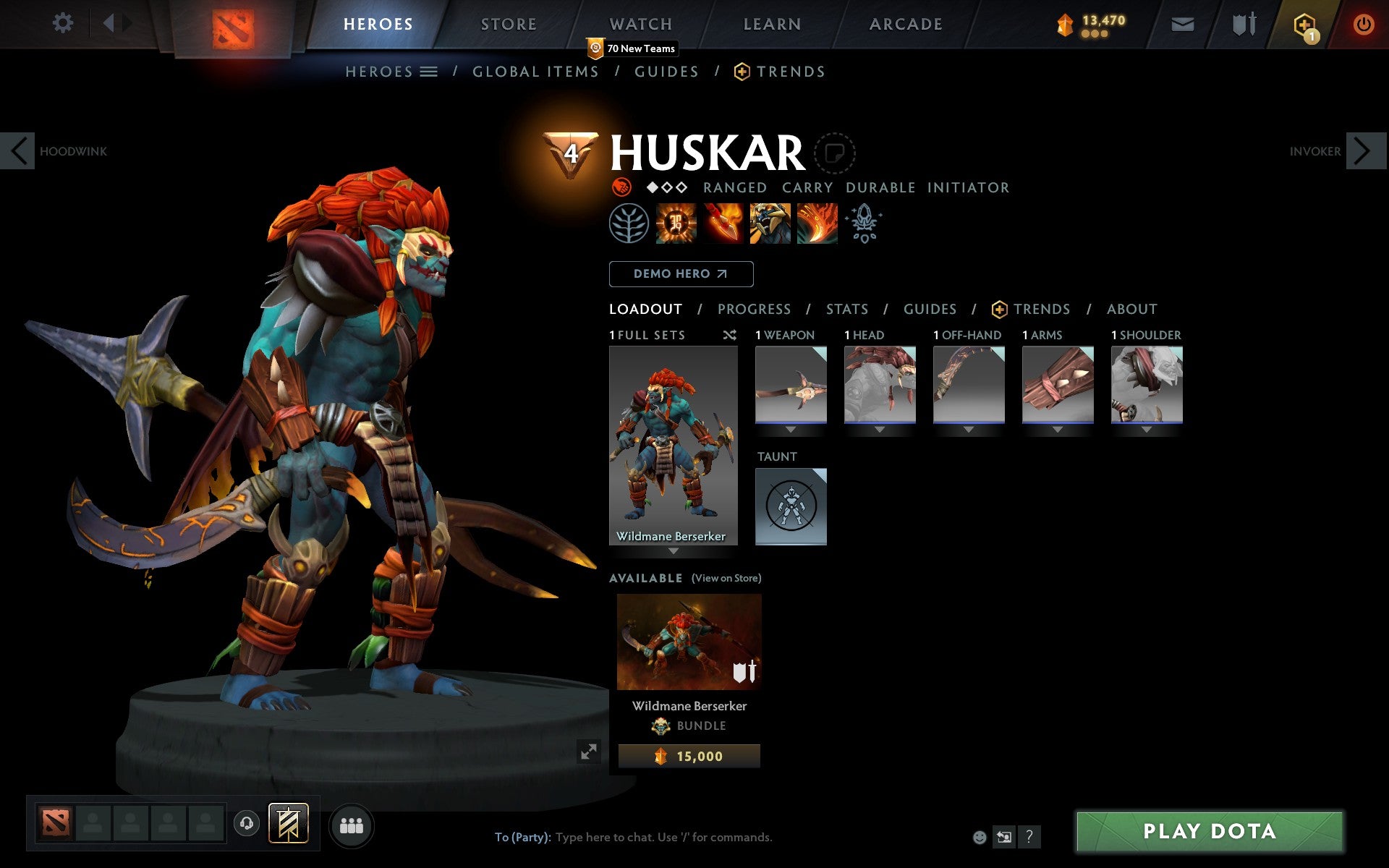Click the Dota 2 logo icon
1389x868 pixels.
click(234, 24)
